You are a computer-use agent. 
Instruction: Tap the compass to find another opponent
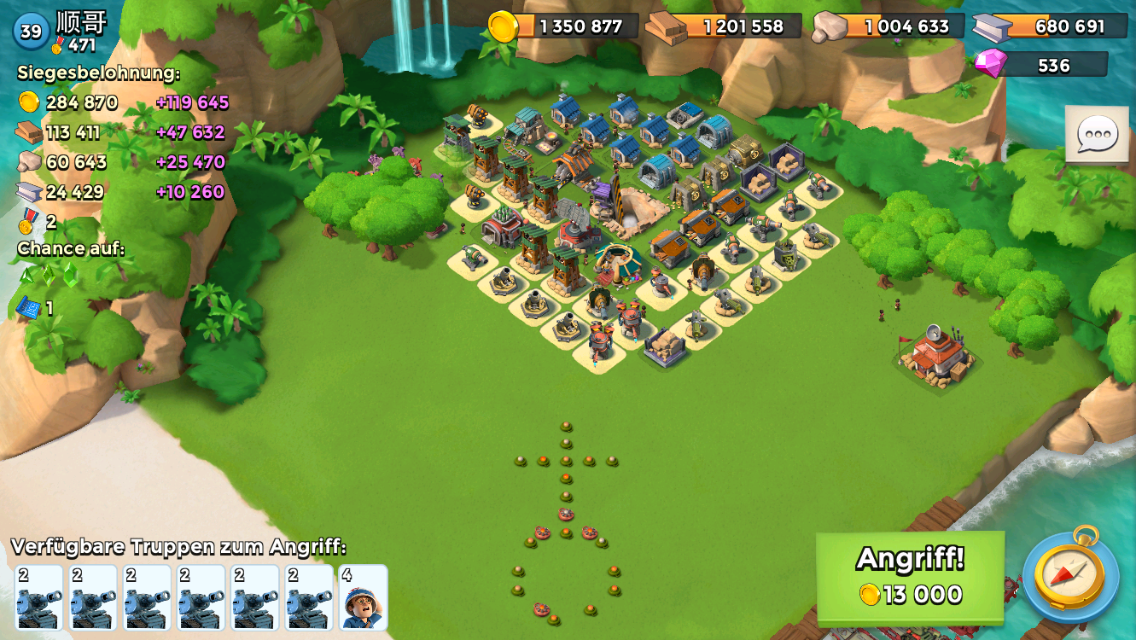coord(1070,576)
